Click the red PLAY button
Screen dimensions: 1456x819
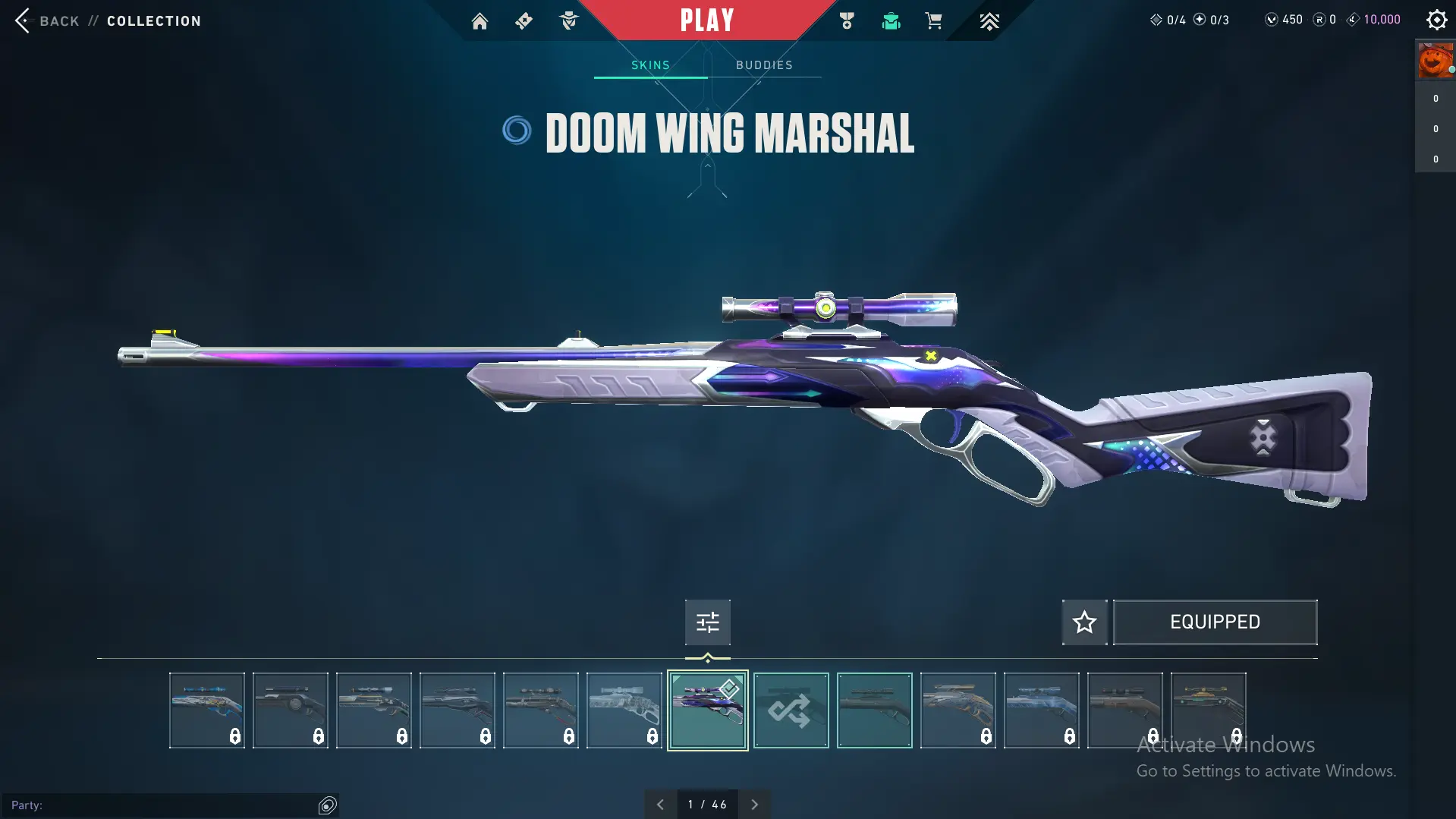(706, 20)
